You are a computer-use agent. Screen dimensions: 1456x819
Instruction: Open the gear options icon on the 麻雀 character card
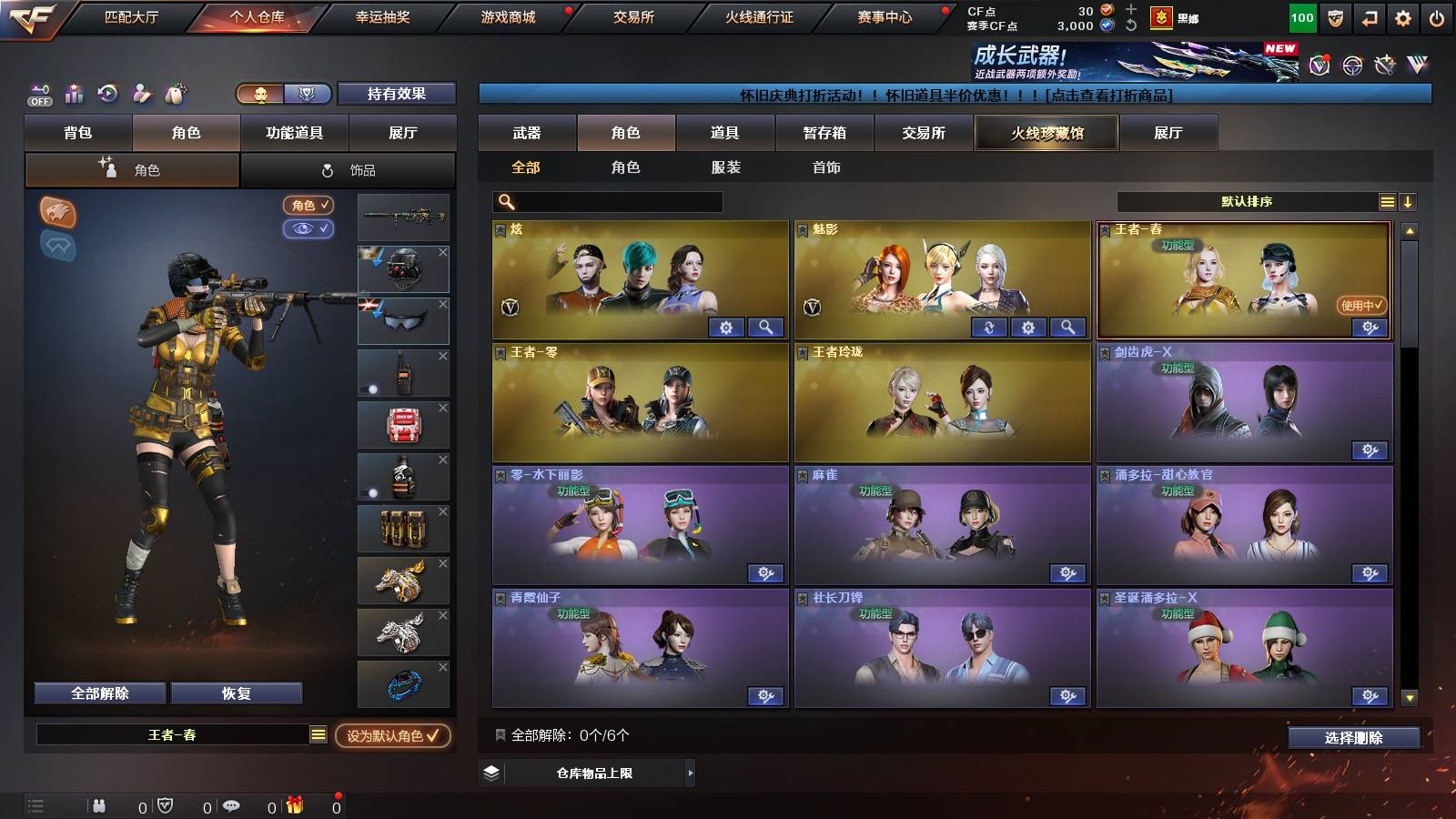pyautogui.click(x=1067, y=573)
